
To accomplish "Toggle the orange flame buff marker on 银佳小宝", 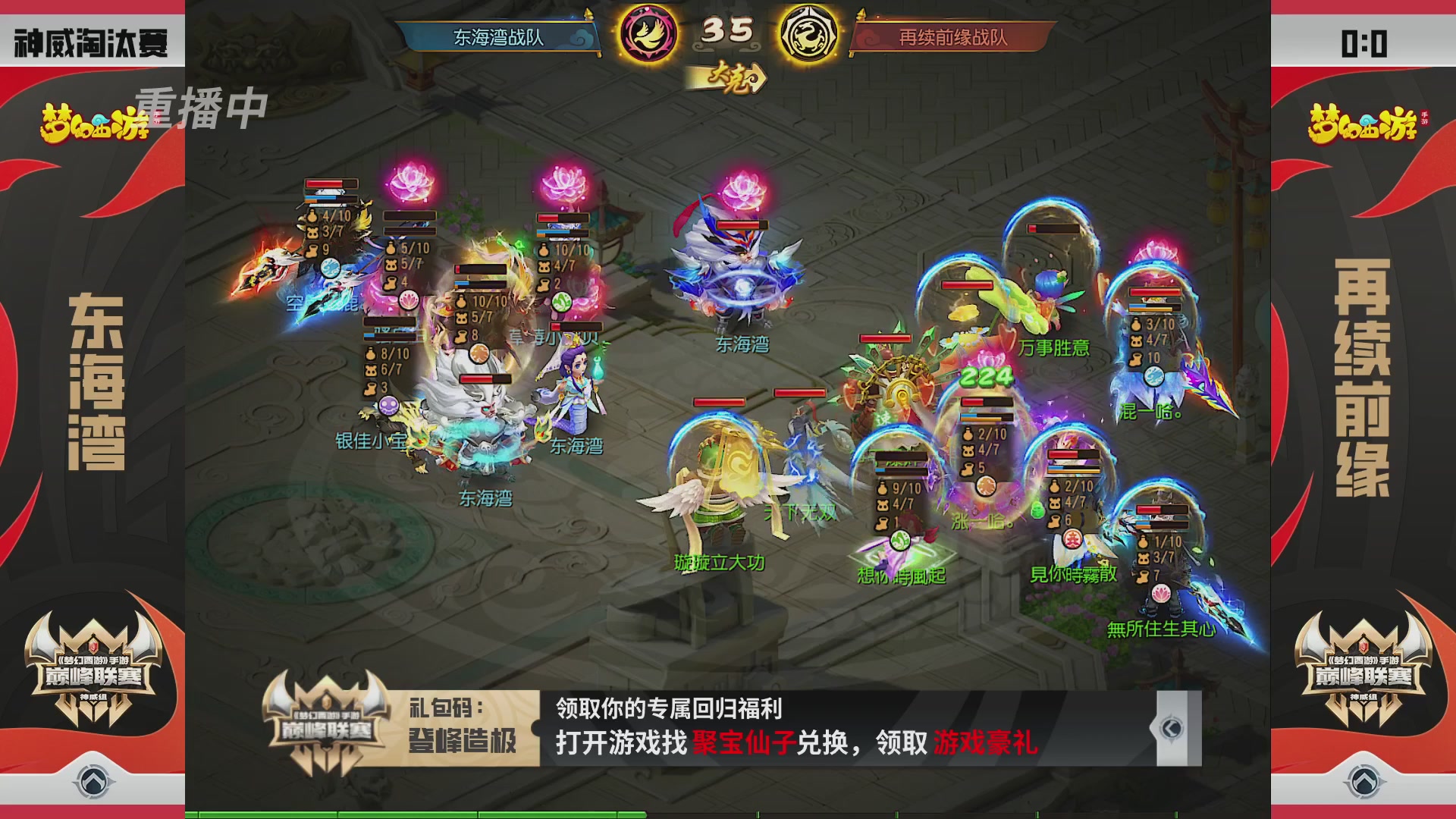I will (478, 352).
